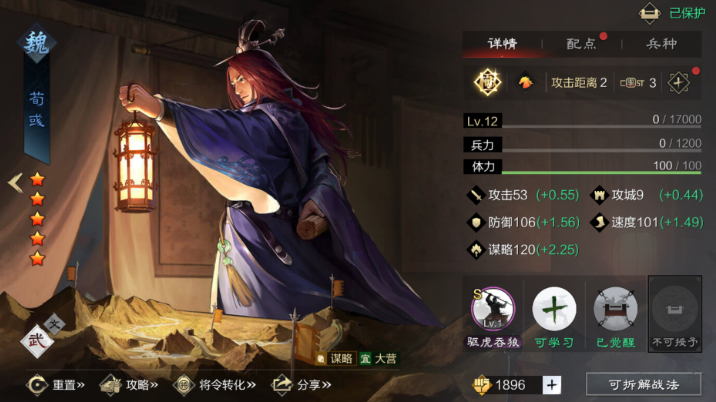Click the orange horse cavalry icon
This screenshot has width=716, height=402.
coord(525,82)
